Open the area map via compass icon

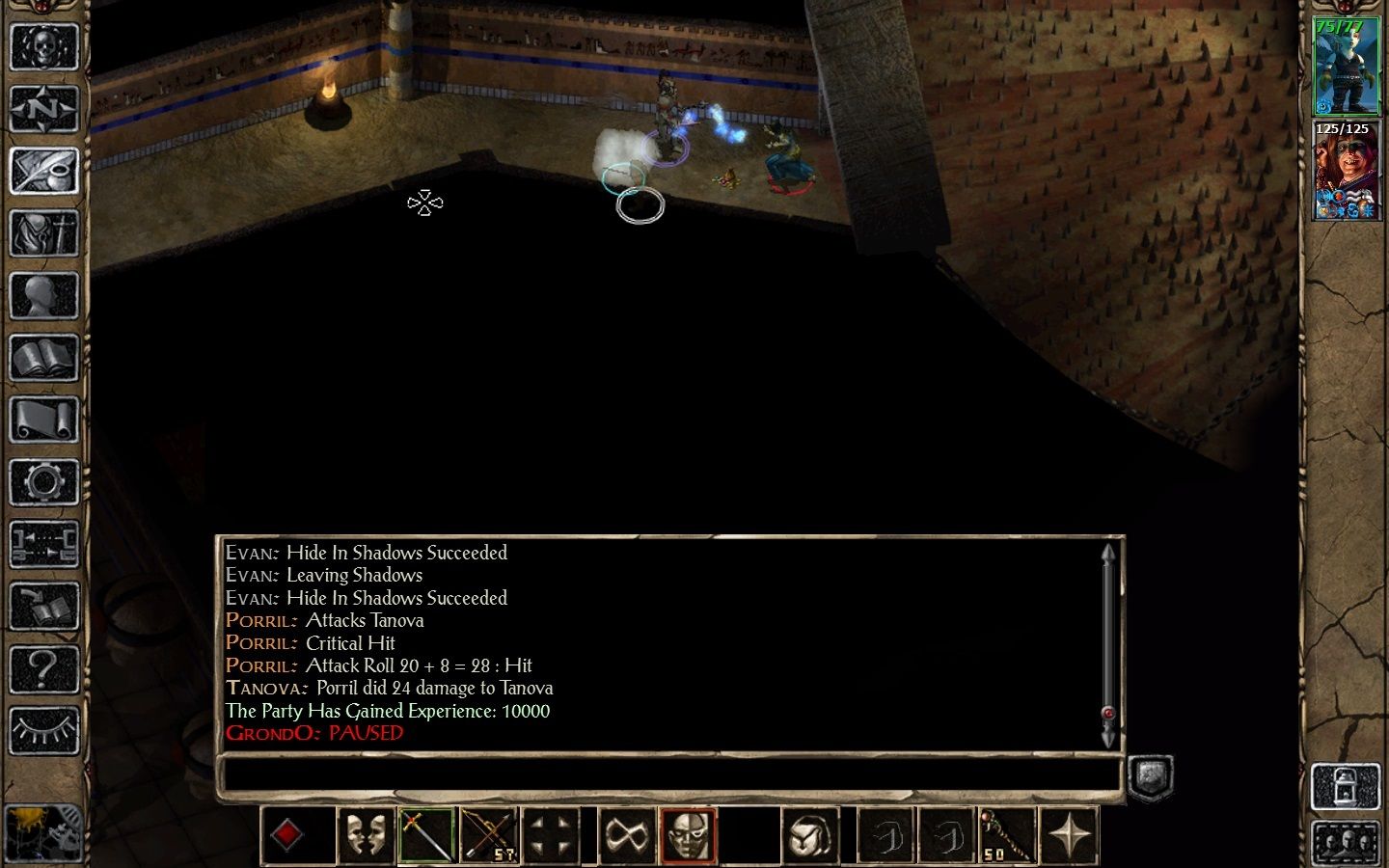click(43, 109)
